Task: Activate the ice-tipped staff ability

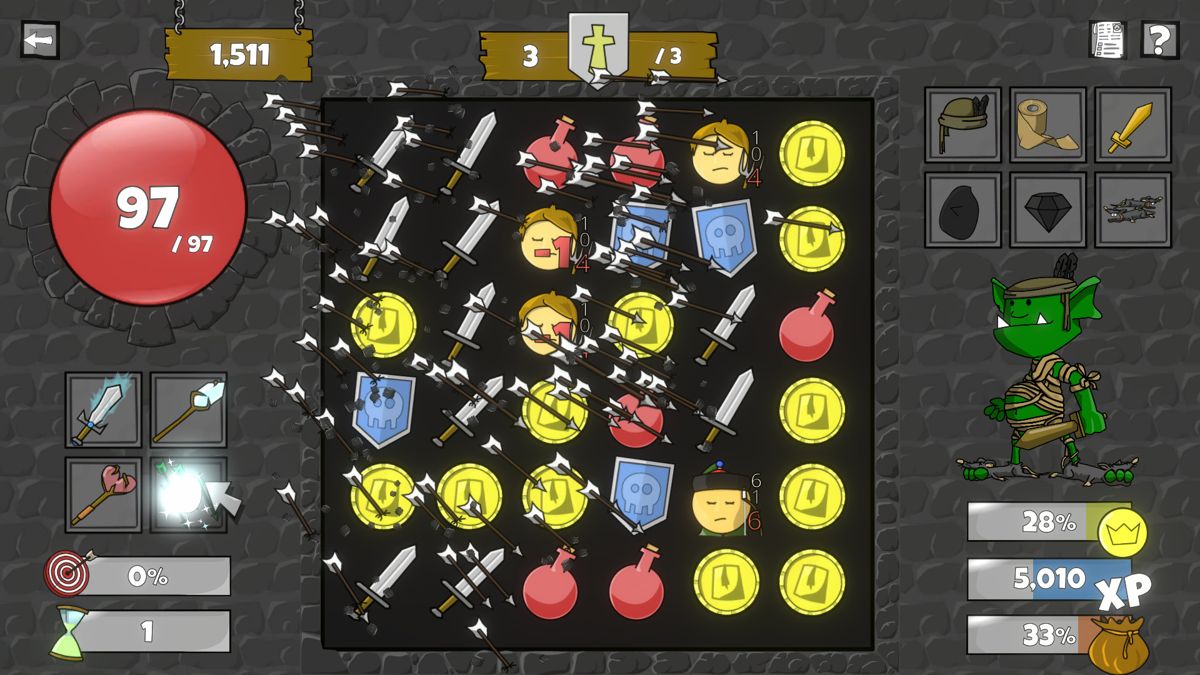Action: coord(189,410)
